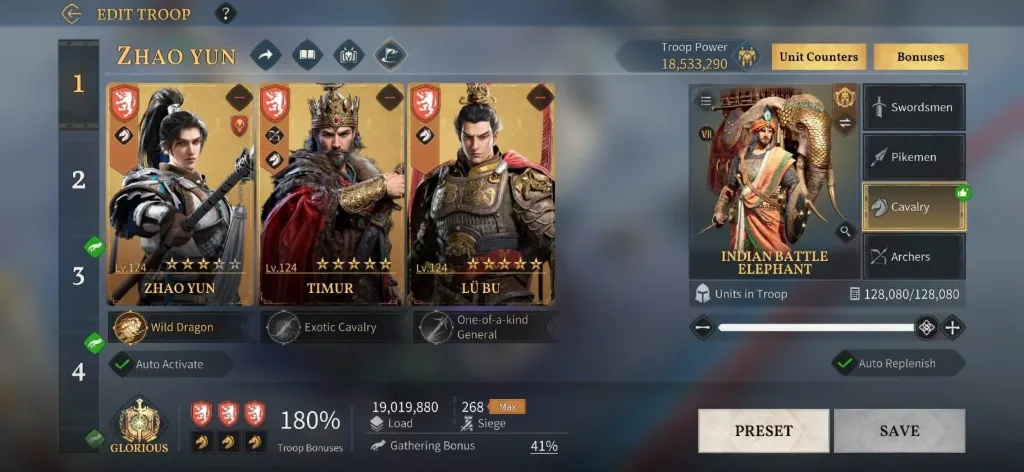Pick the Lü Bu general card
This screenshot has width=1024, height=472.
[x=481, y=190]
